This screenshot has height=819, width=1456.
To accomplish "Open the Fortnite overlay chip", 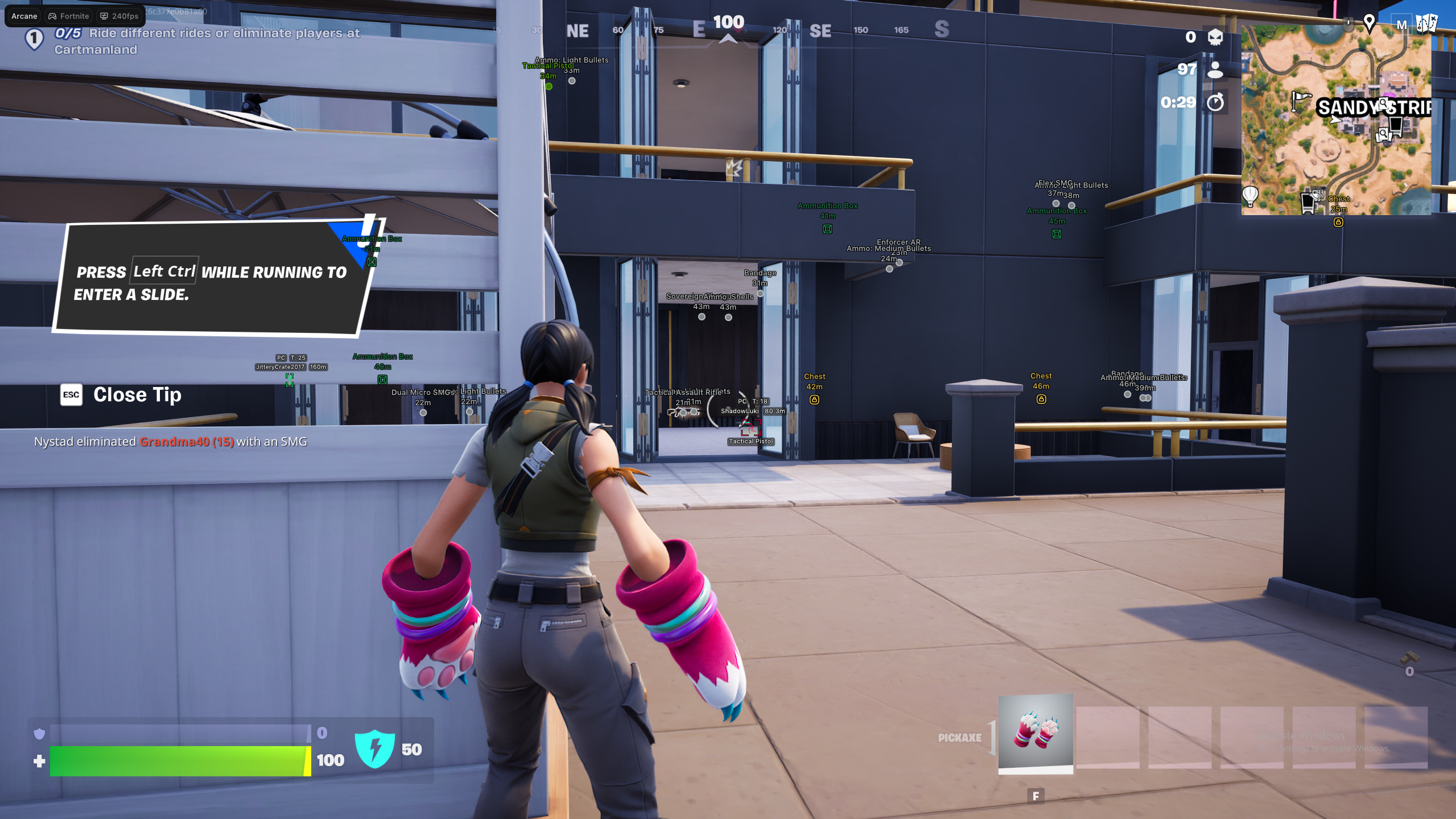I will (69, 16).
